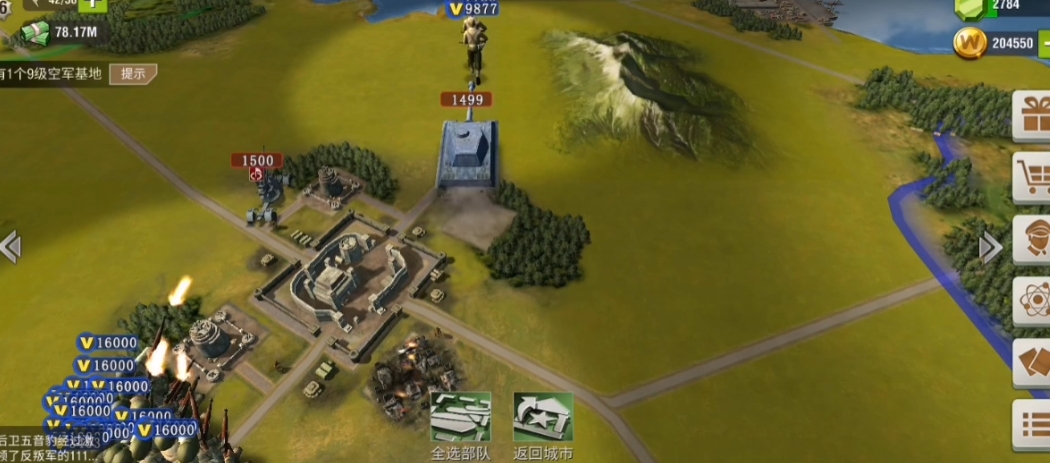This screenshot has width=1050, height=463.
Task: Open the cards menu icon
Action: point(1032,362)
